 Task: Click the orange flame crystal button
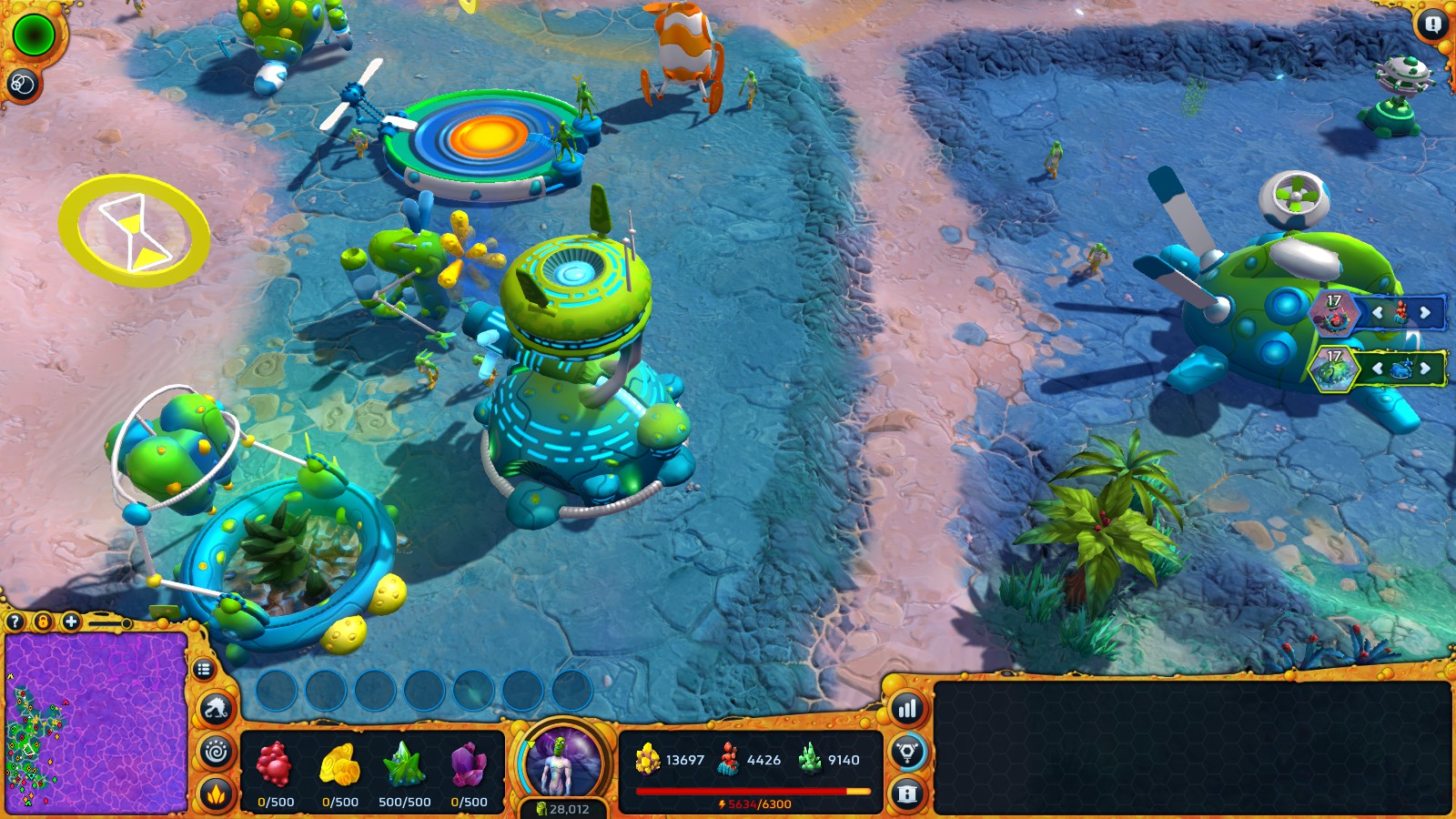[217, 794]
